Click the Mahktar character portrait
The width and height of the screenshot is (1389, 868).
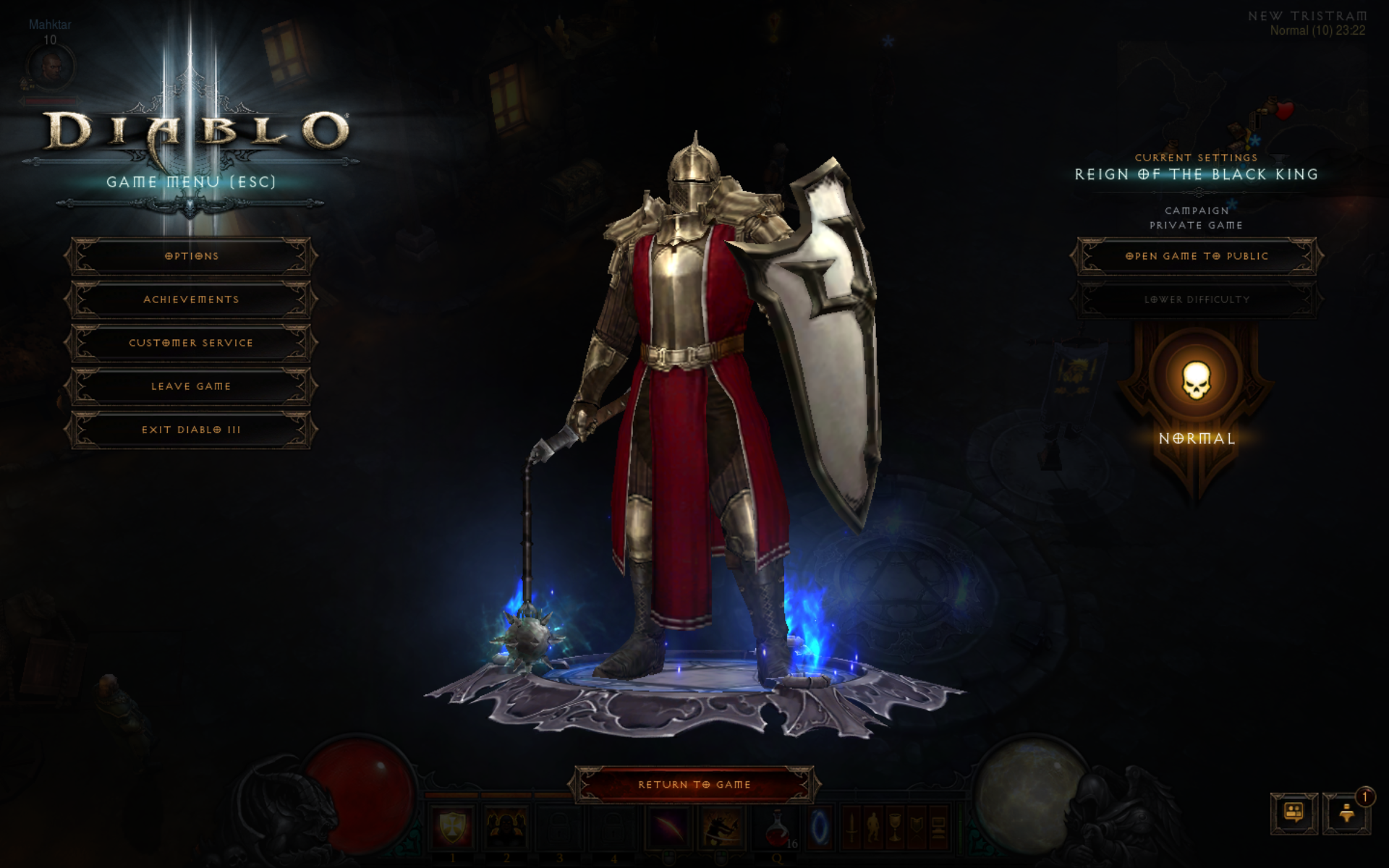point(51,67)
